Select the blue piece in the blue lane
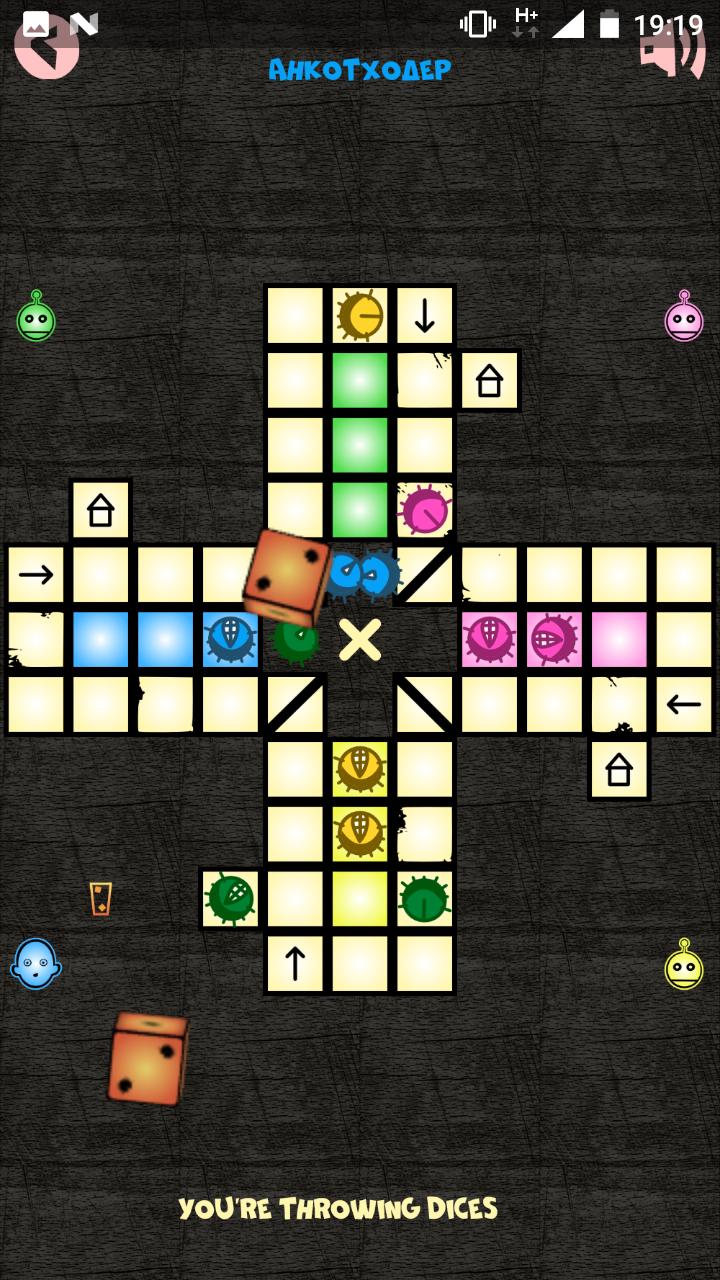 230,639
